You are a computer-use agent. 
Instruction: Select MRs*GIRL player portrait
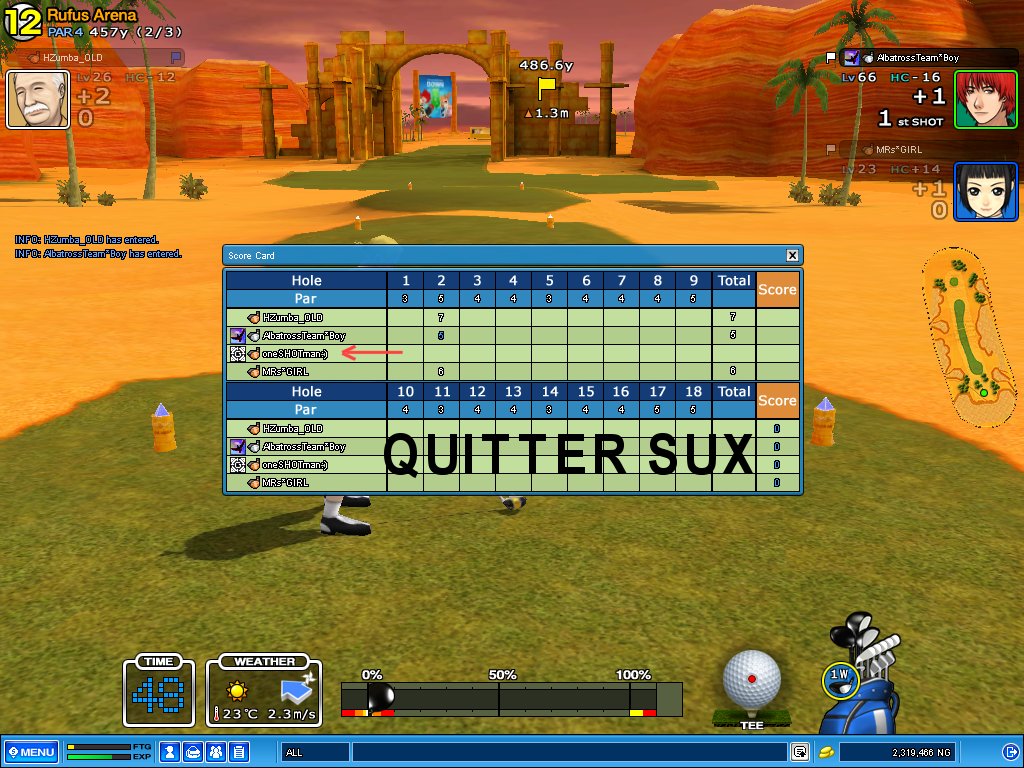tap(985, 191)
